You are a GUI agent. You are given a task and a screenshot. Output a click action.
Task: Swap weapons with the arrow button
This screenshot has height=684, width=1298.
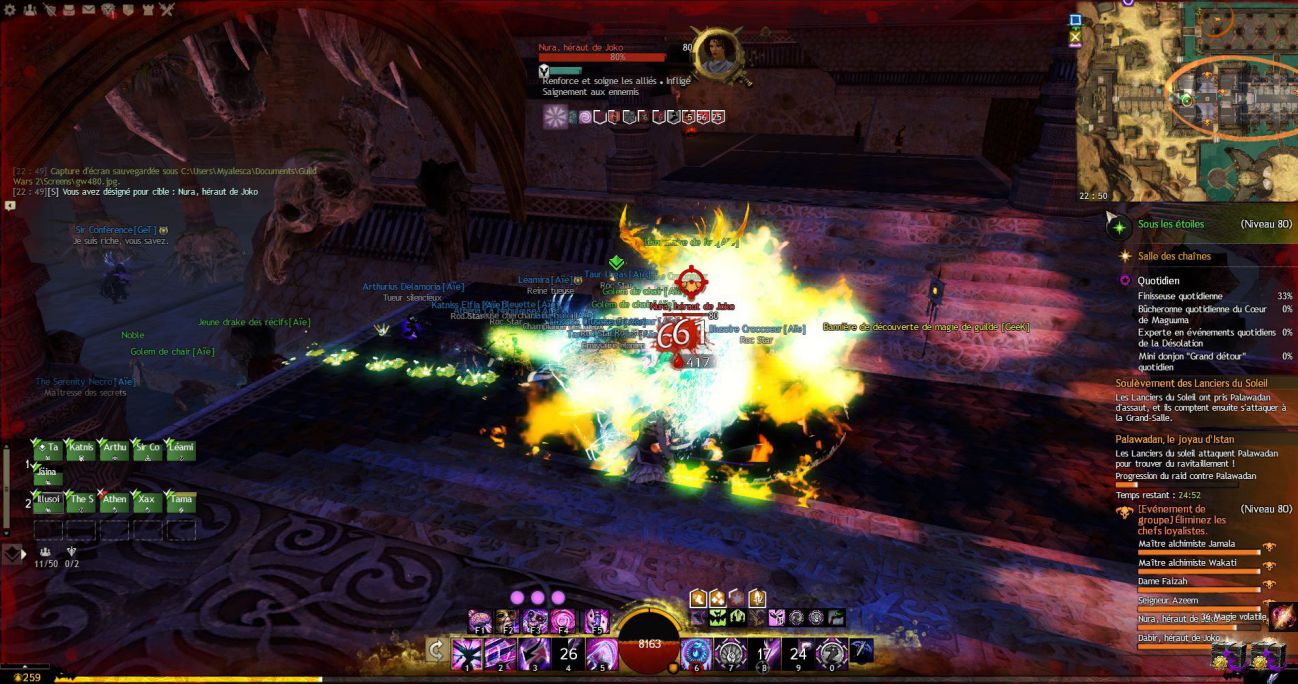pos(436,651)
